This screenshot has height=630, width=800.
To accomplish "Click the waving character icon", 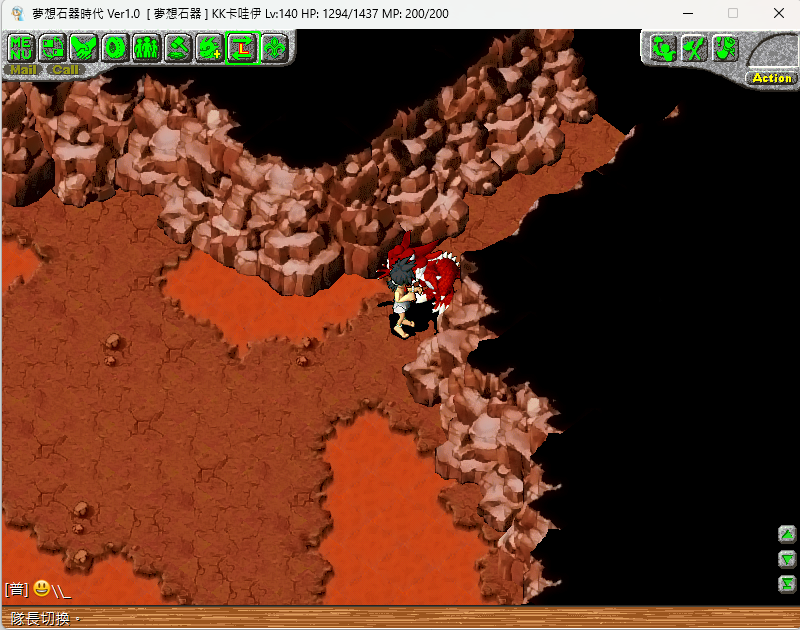I will [663, 47].
